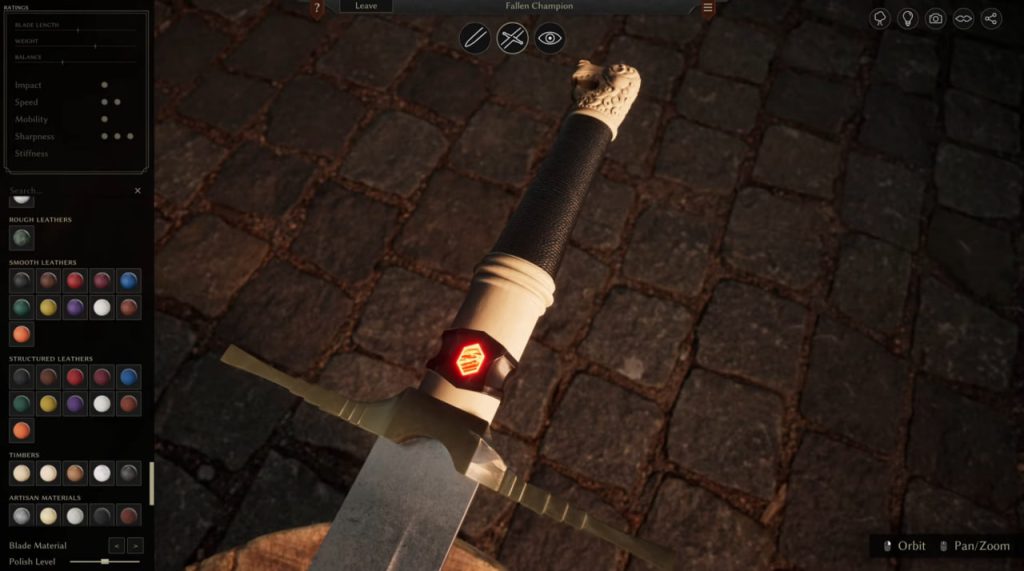Toggle the lightbulb lighting icon

click(x=908, y=18)
